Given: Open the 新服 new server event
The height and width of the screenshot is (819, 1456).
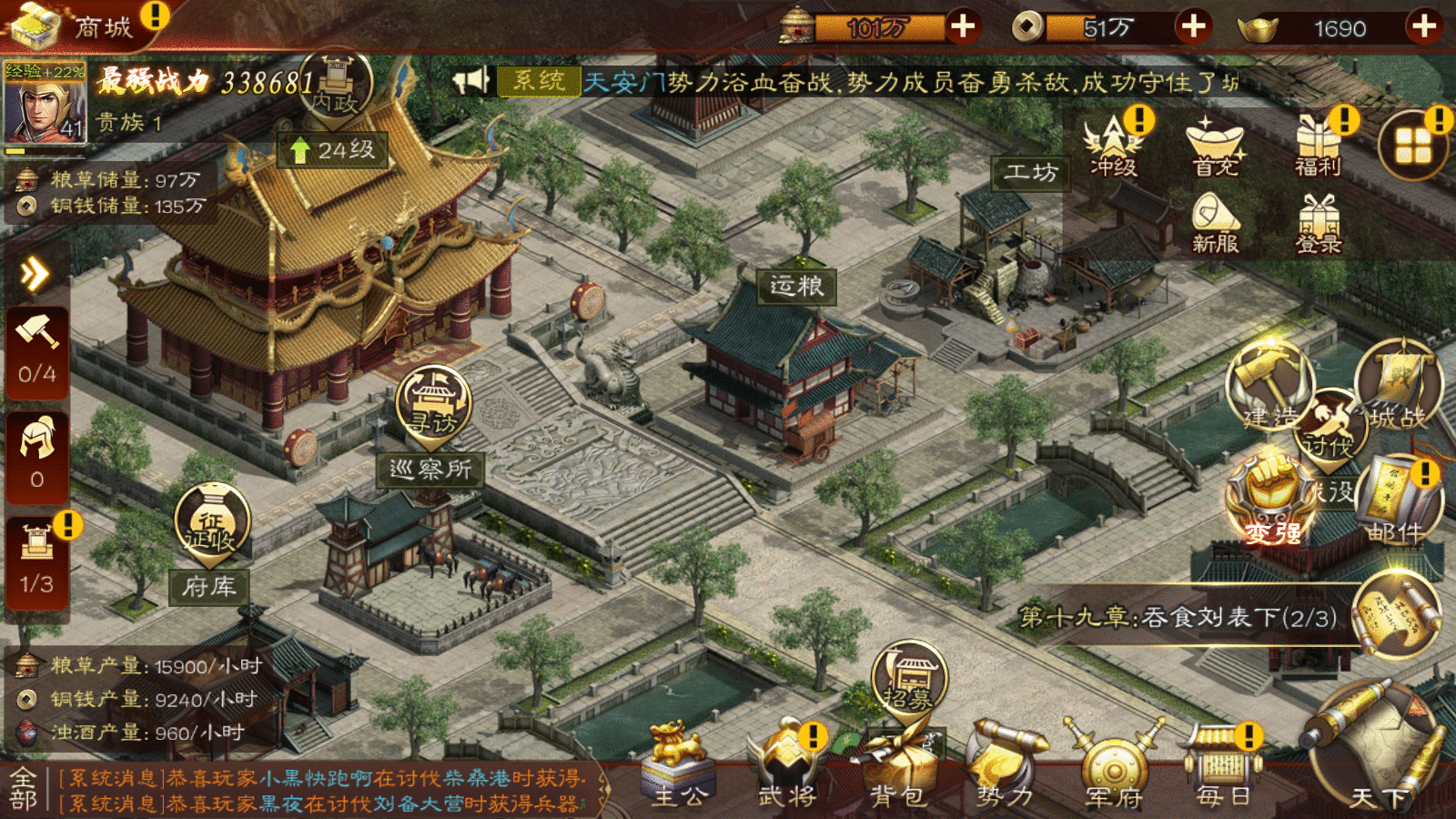Looking at the screenshot, I should pyautogui.click(x=1215, y=223).
